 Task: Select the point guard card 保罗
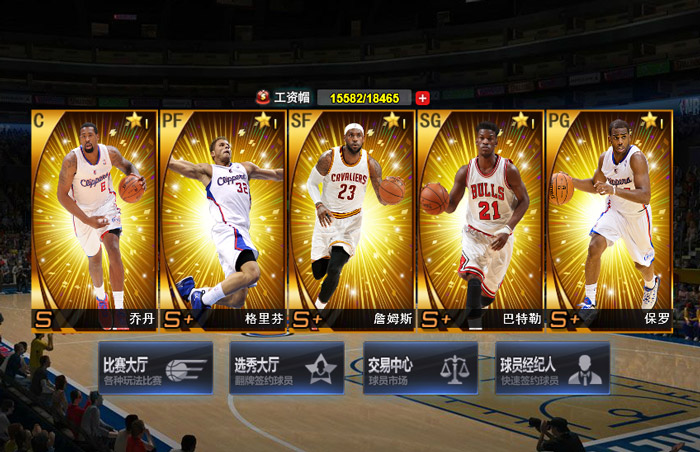point(608,220)
